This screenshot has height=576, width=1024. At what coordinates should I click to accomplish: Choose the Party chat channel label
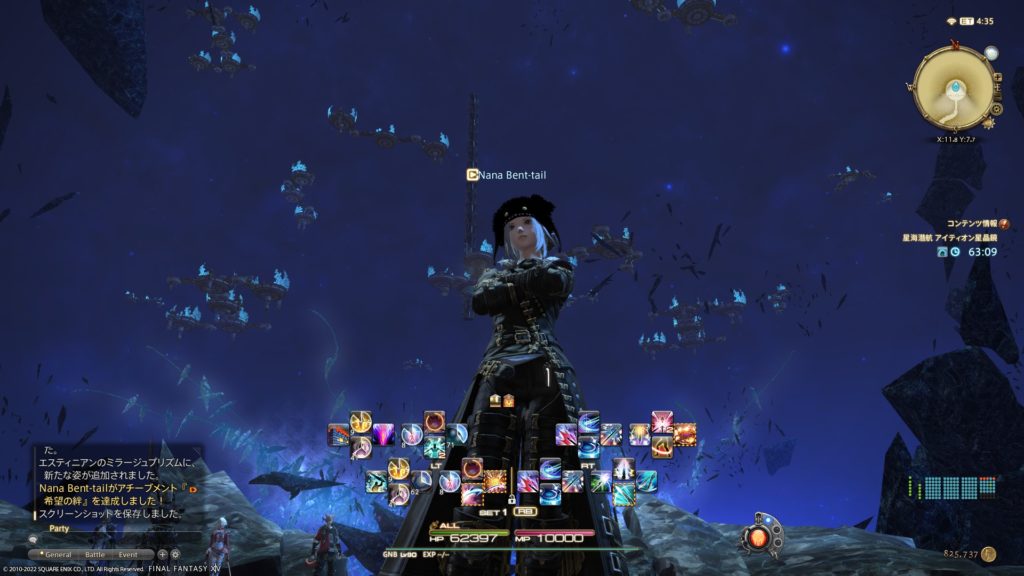coord(59,529)
